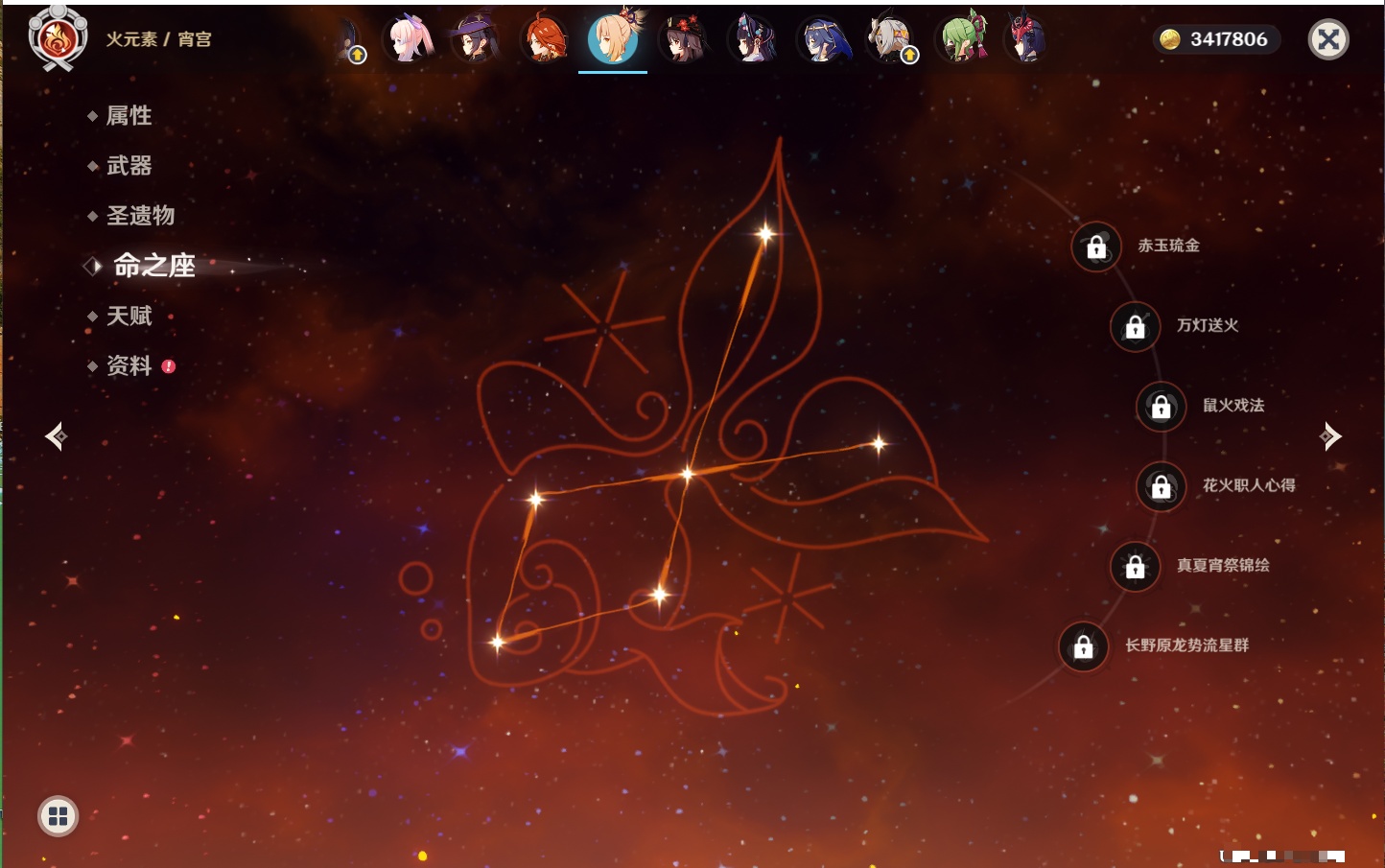Select the purple witch hat character portrait
1385x868 pixels.
(475, 39)
